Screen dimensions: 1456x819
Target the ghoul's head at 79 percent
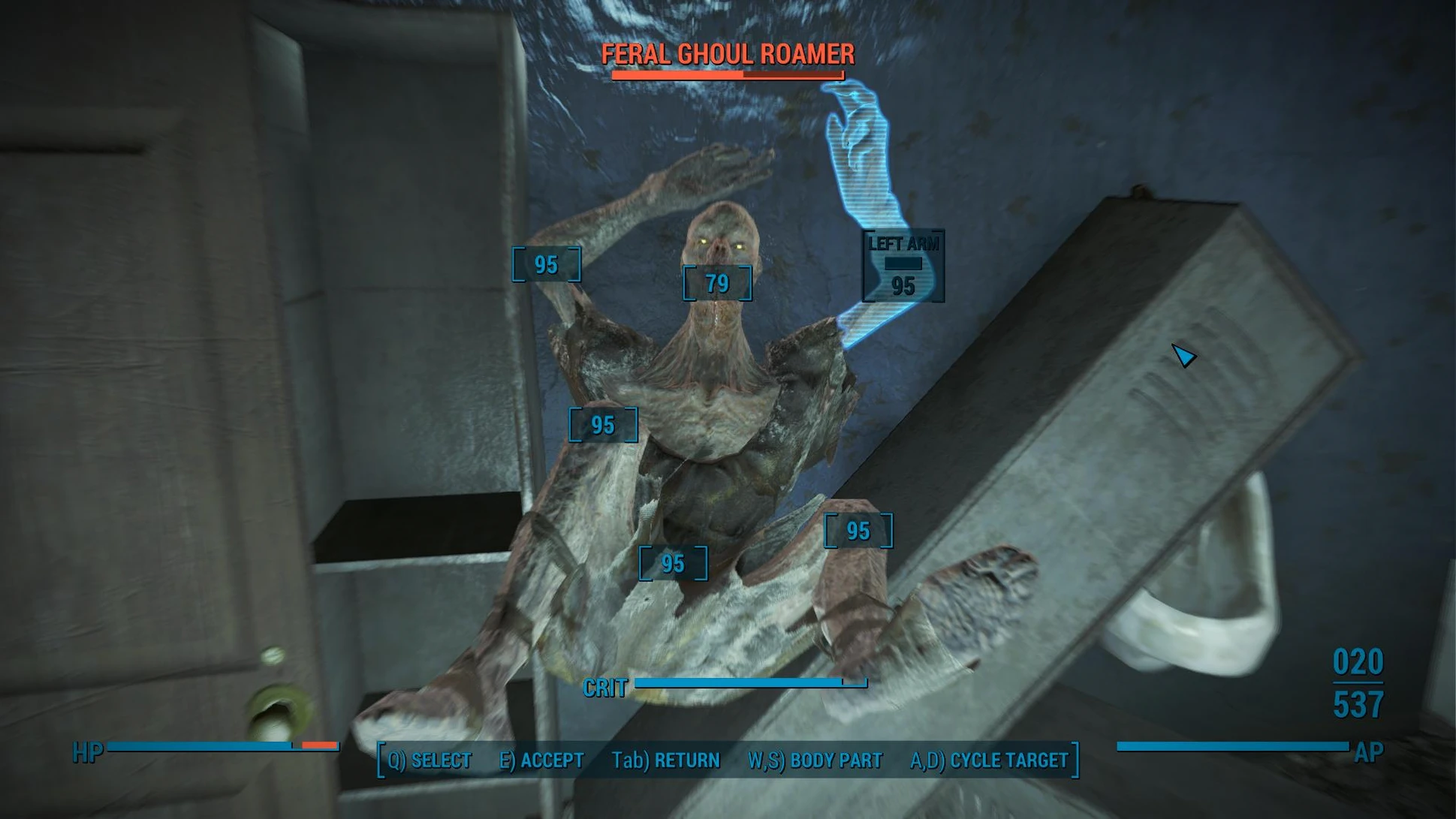[x=717, y=283]
